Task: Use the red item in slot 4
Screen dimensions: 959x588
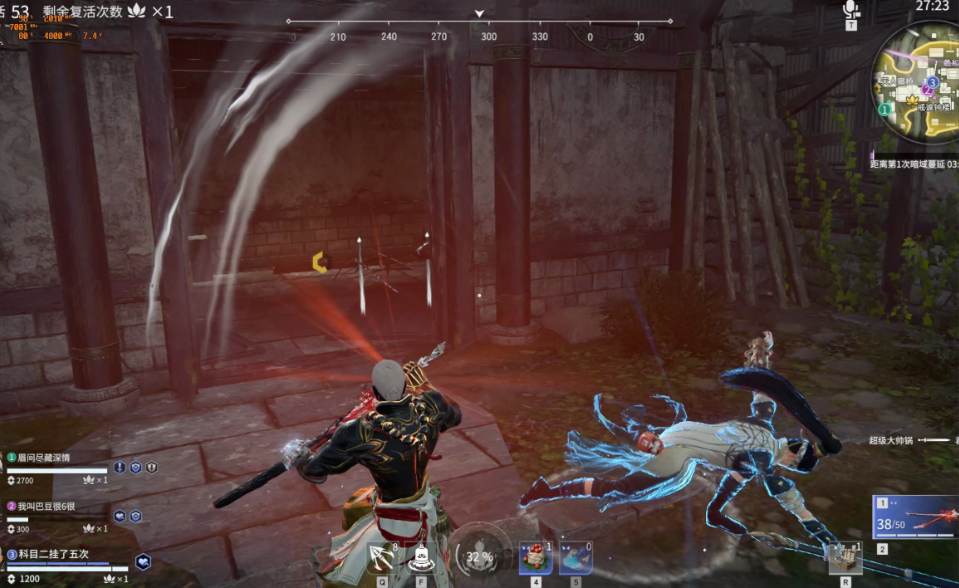Action: pos(535,559)
